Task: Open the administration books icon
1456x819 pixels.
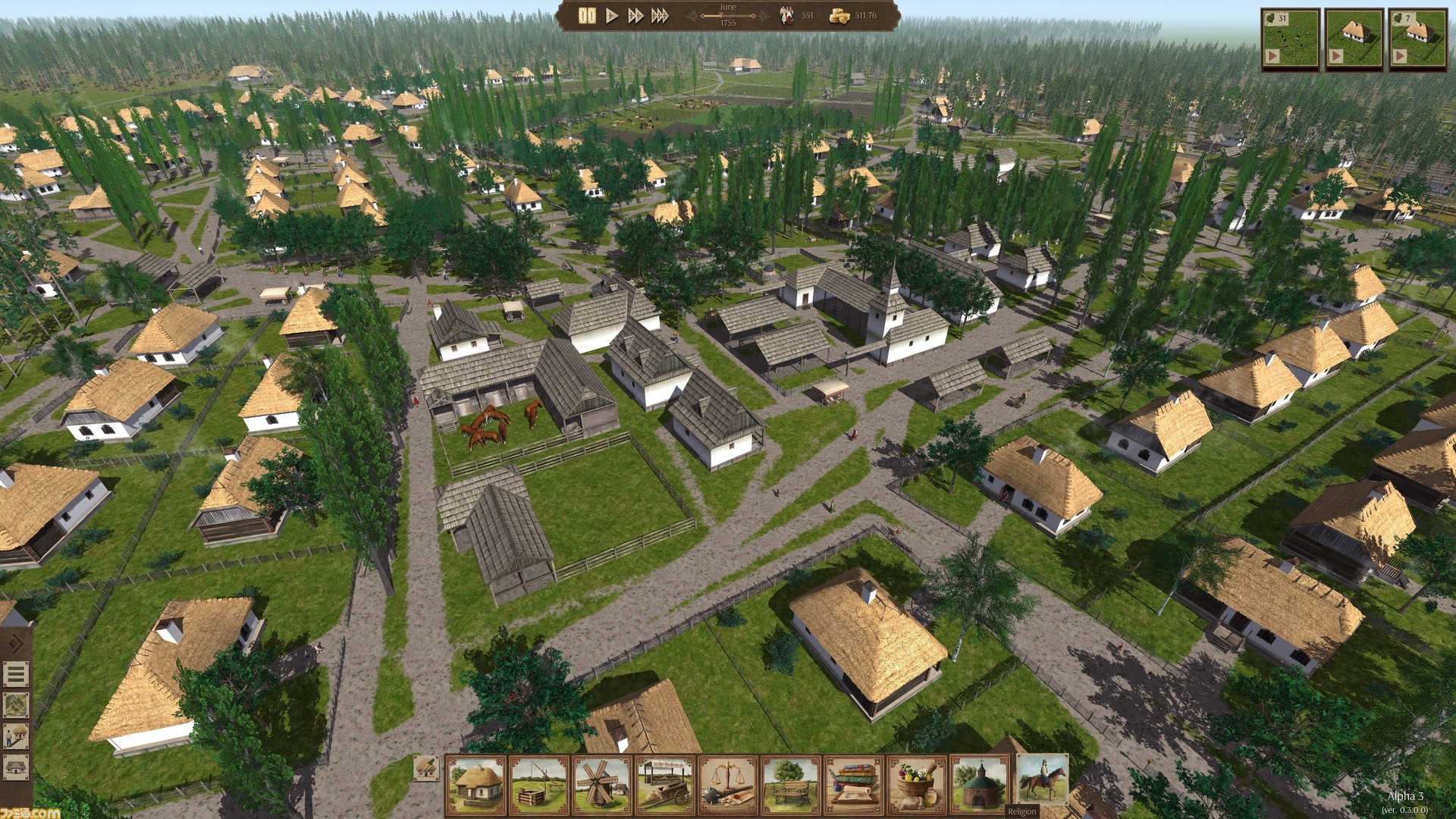Action: click(x=855, y=785)
